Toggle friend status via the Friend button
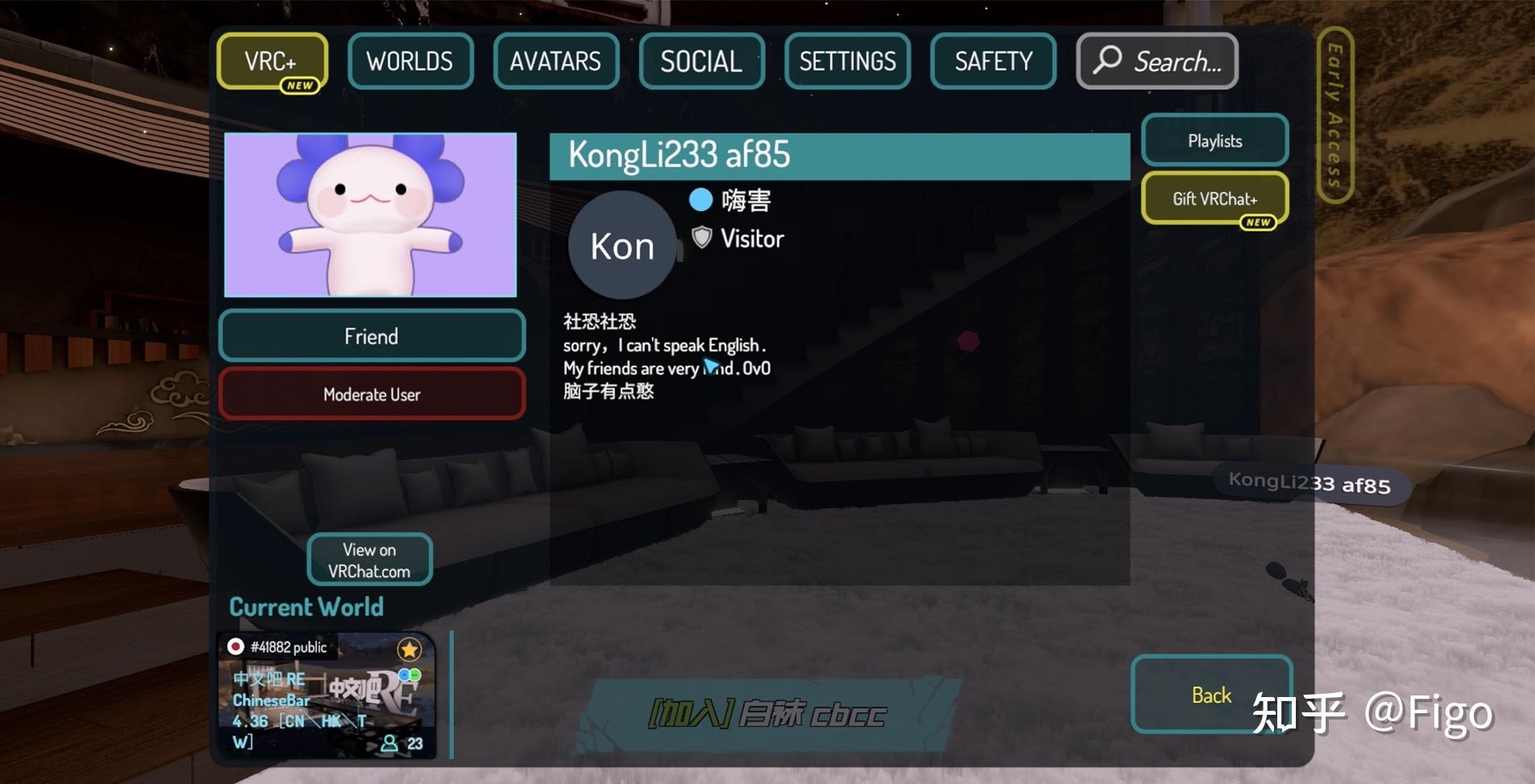Image resolution: width=1535 pixels, height=784 pixels. (371, 336)
